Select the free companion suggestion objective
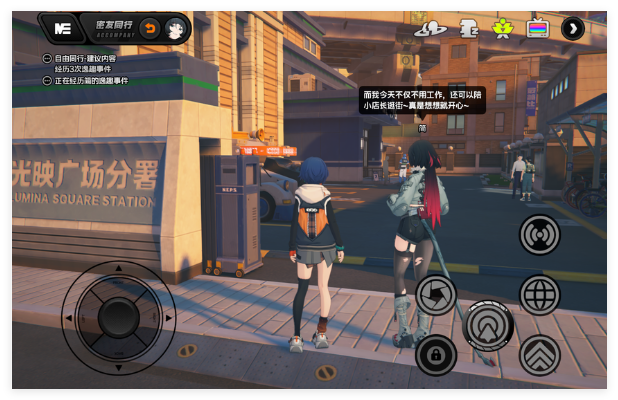The width and height of the screenshot is (618, 400). [84, 59]
